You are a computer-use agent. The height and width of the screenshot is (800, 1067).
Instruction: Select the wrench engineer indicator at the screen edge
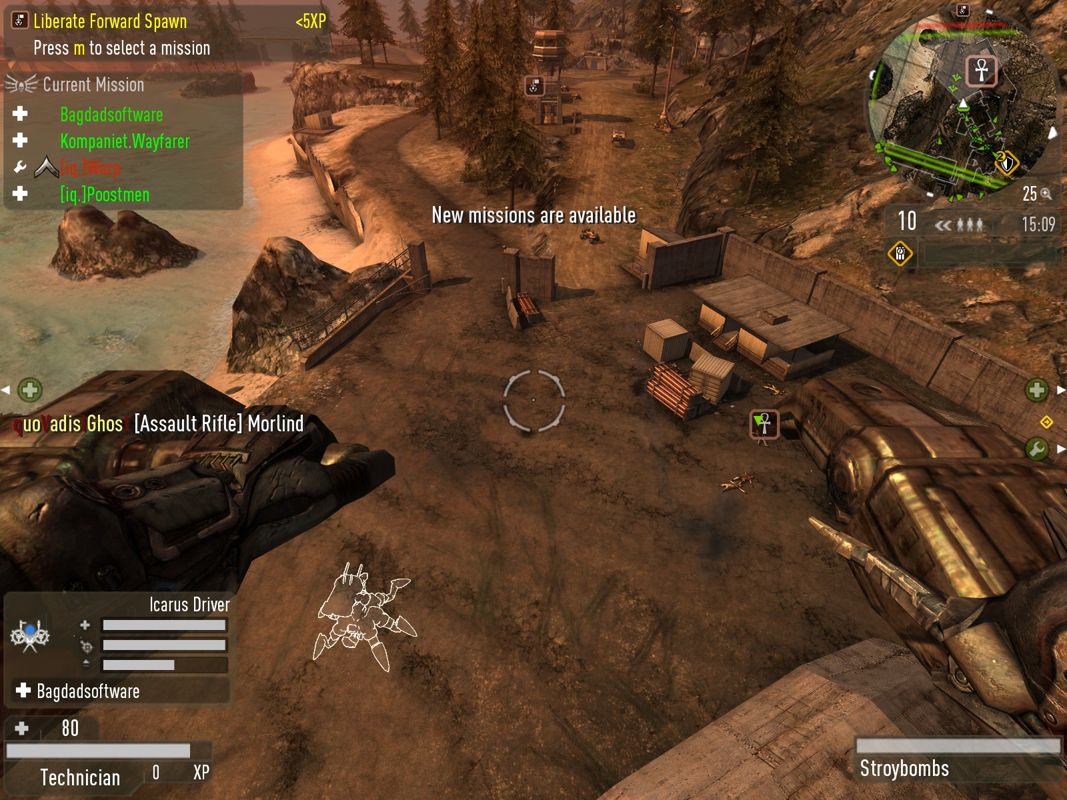click(1036, 449)
